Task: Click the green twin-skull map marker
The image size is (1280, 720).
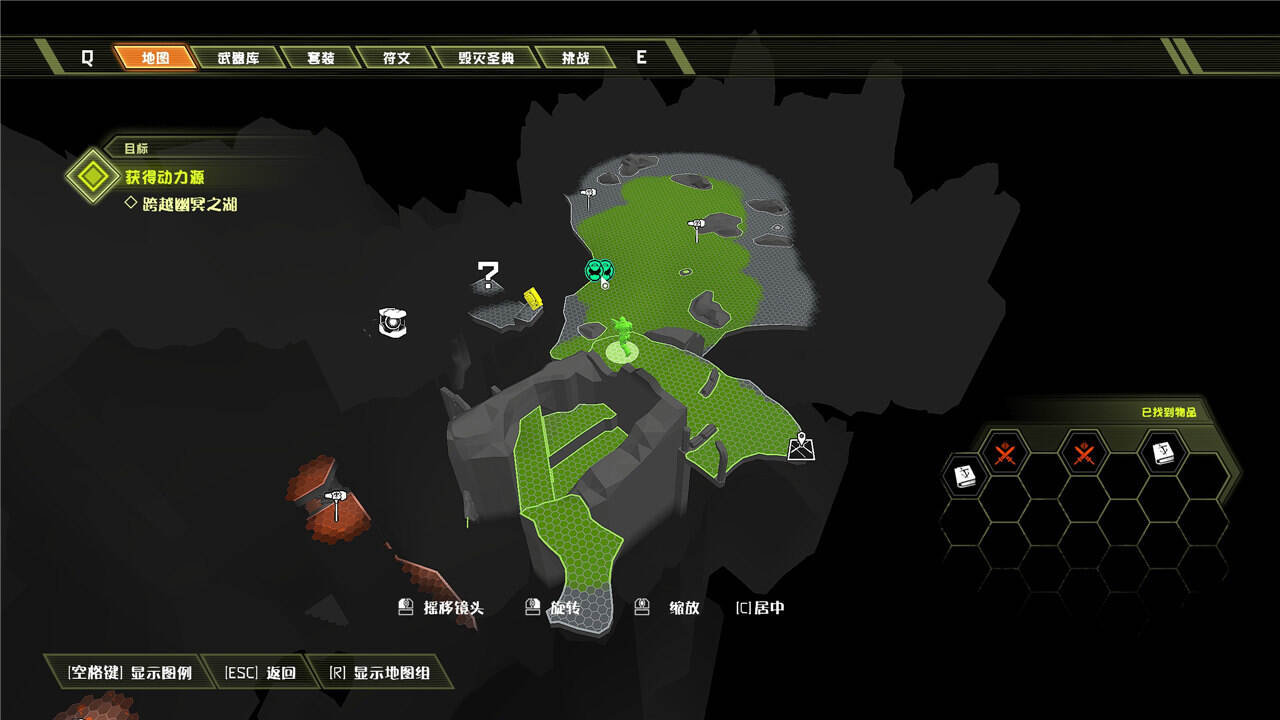Action: pos(599,269)
